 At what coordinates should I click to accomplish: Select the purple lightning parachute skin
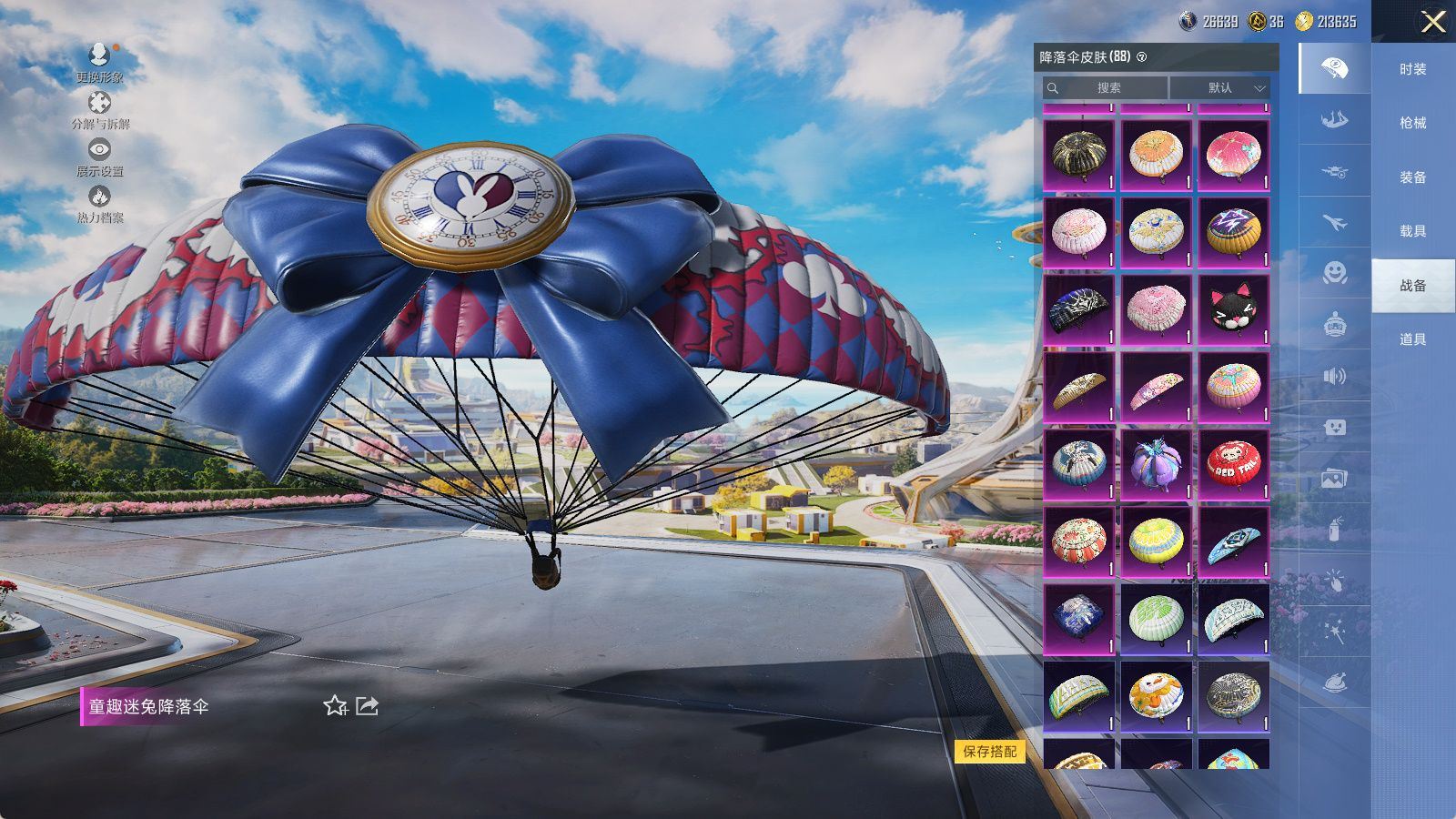pos(1233,233)
